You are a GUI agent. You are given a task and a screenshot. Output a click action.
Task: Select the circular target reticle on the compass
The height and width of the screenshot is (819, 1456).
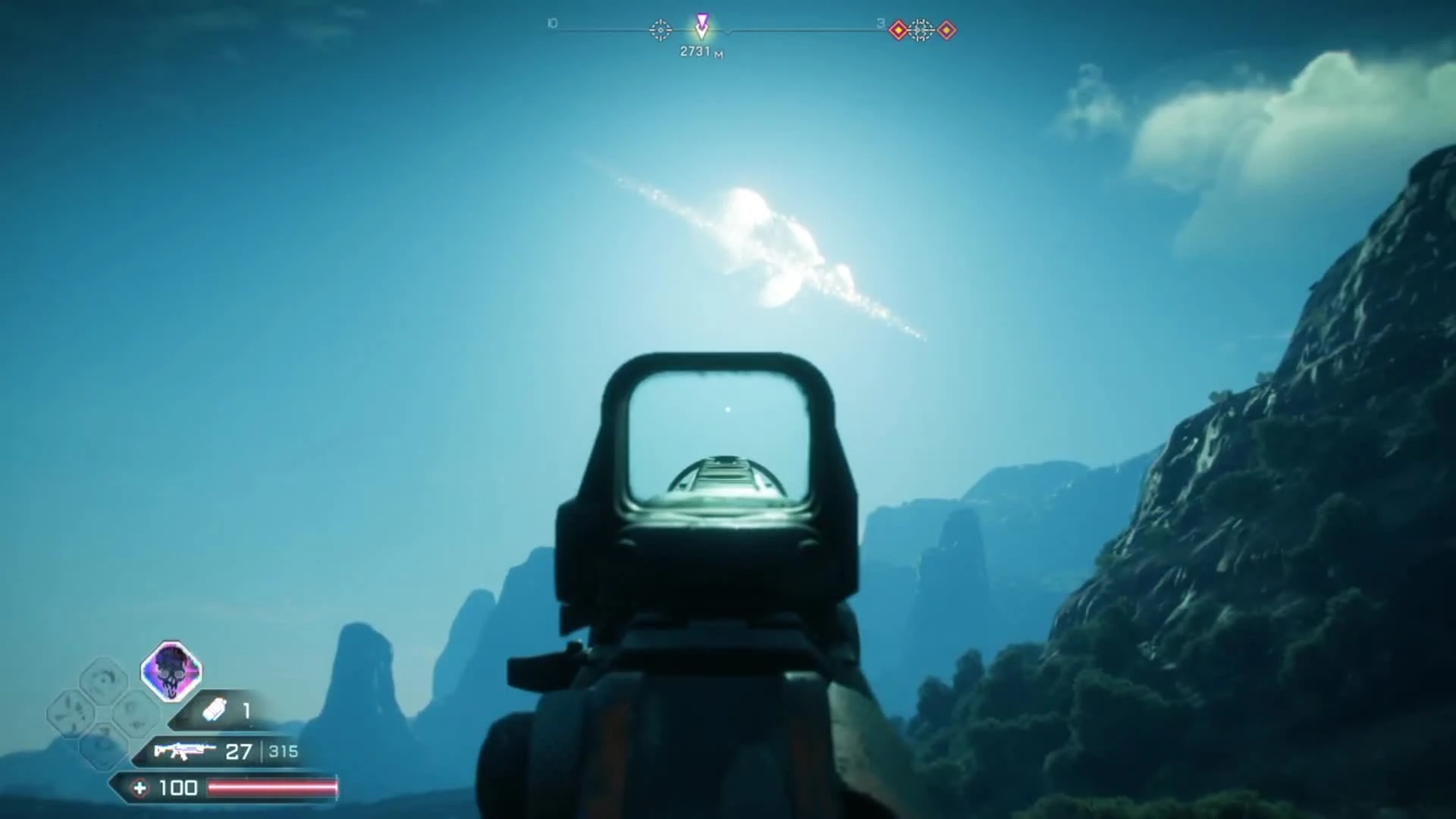(661, 30)
